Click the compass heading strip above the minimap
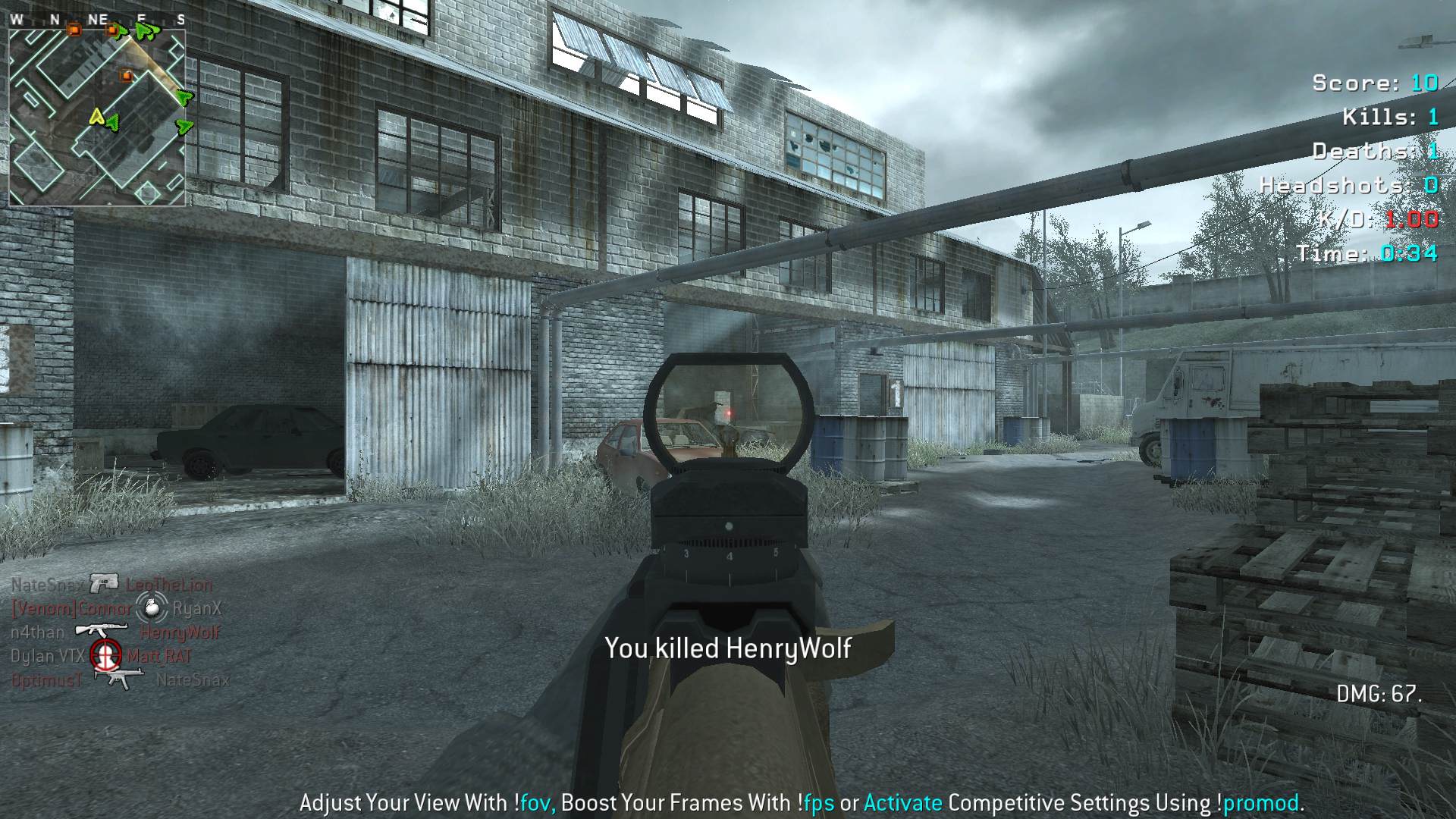The image size is (1456, 819). point(97,20)
